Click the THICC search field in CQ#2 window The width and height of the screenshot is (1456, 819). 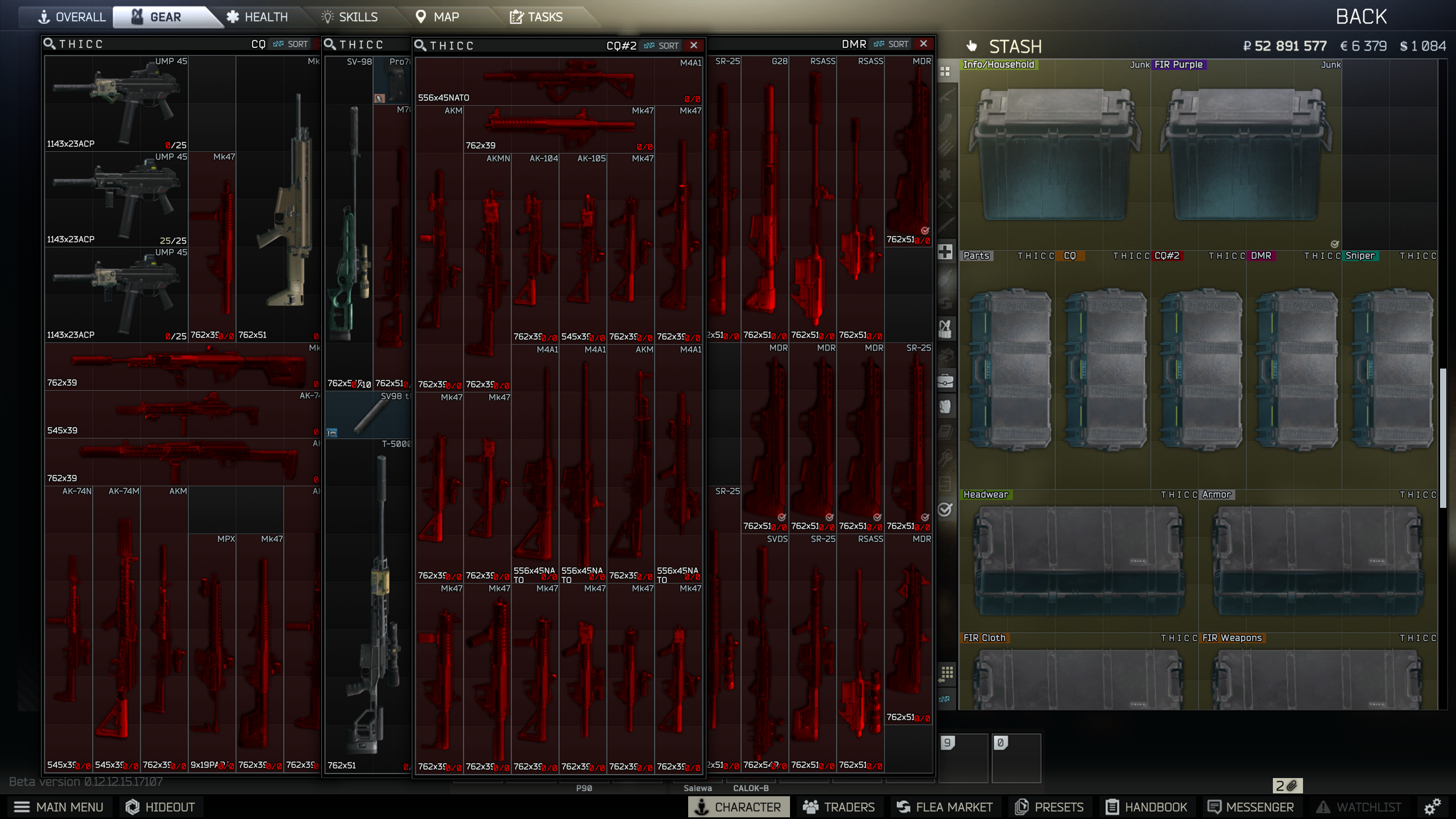(x=455, y=45)
